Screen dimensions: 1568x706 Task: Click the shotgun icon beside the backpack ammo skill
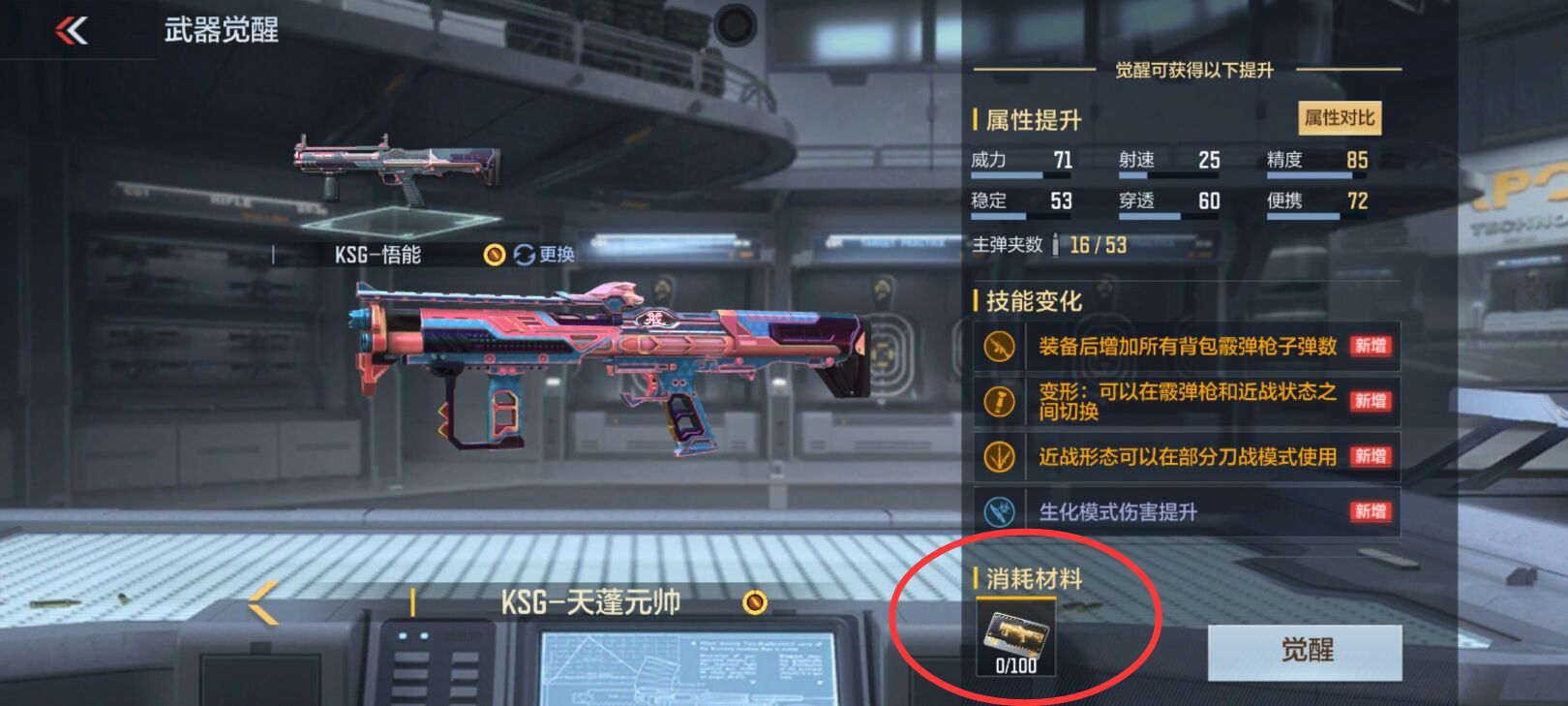(1000, 347)
